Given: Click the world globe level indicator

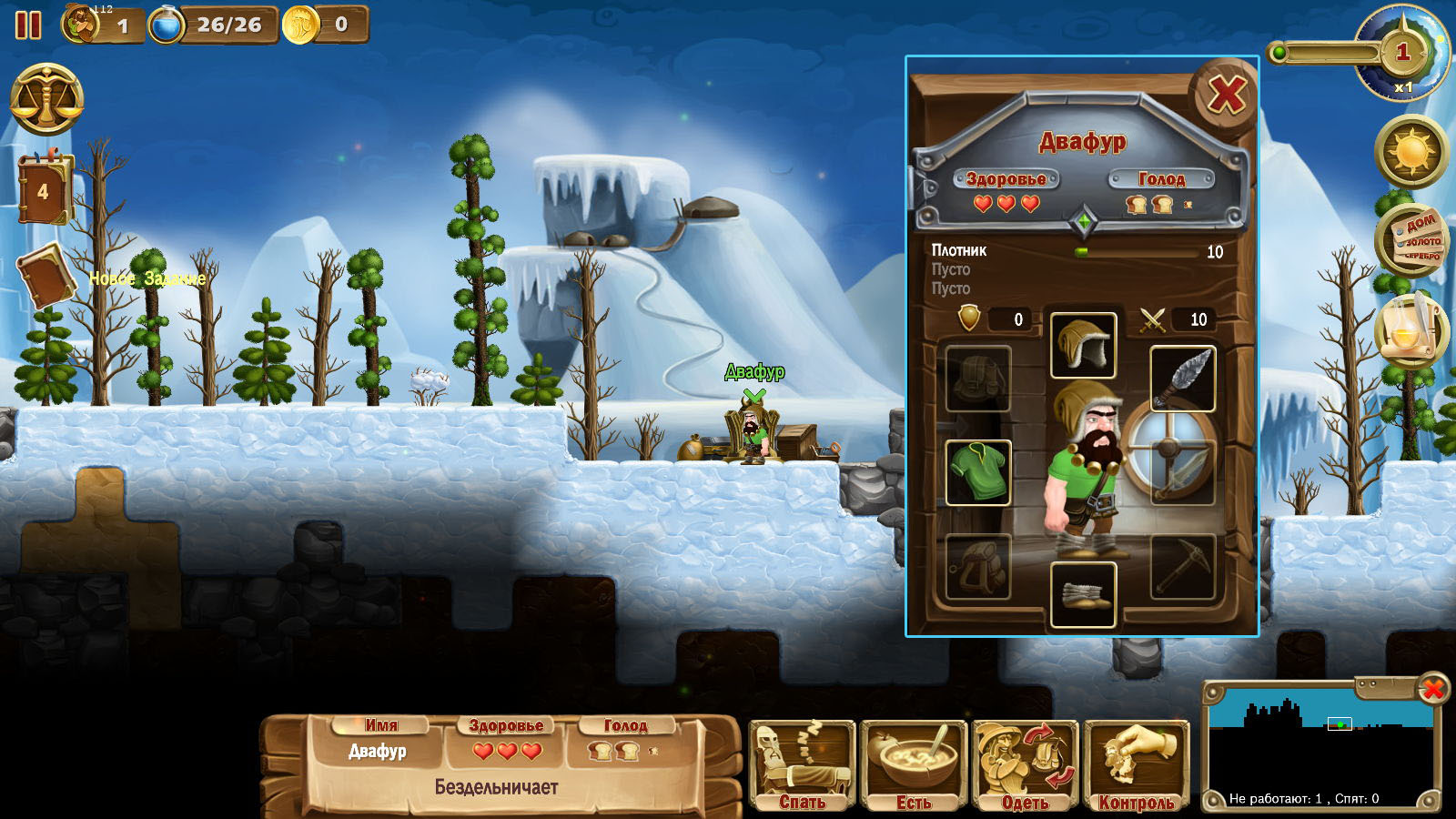Looking at the screenshot, I should tap(1402, 52).
